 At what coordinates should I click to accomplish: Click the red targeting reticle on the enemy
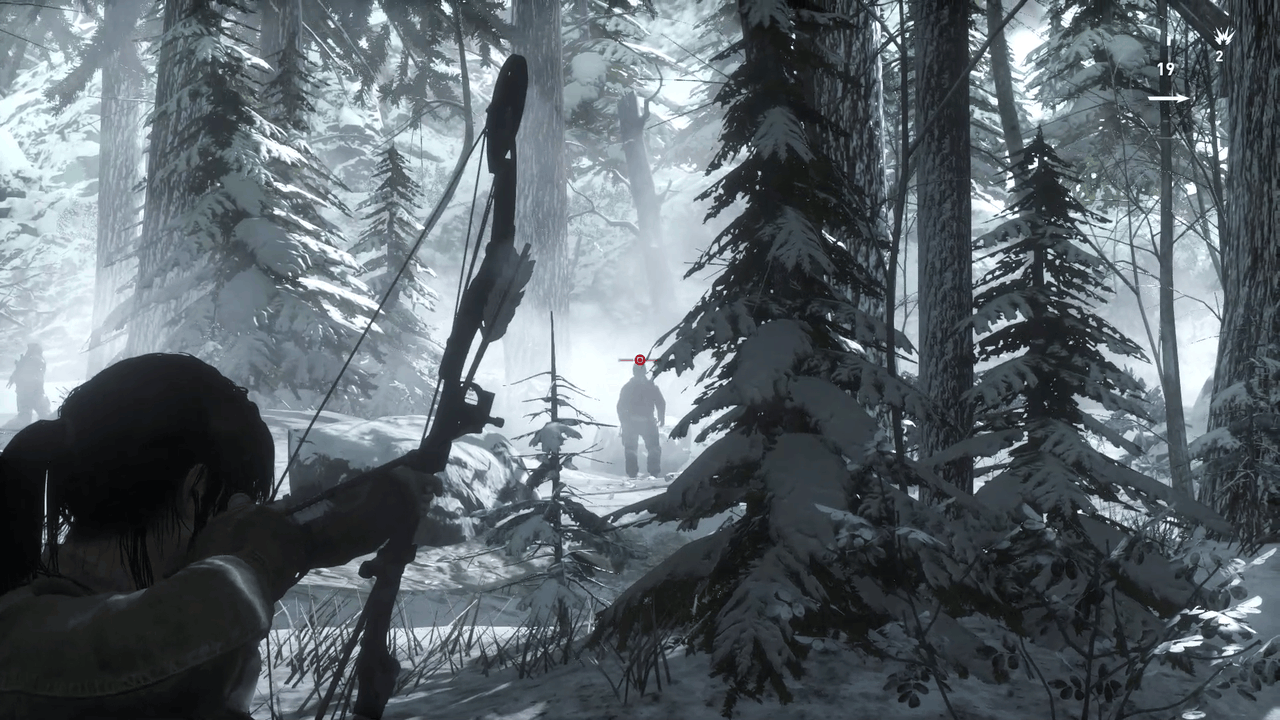coord(639,359)
